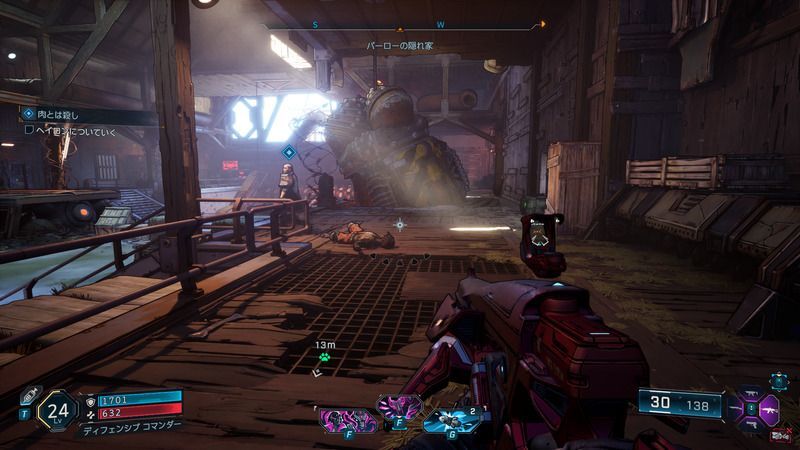Click the blue diamond quest waypoint marker
Image resolution: width=800 pixels, height=450 pixels.
(x=288, y=152)
